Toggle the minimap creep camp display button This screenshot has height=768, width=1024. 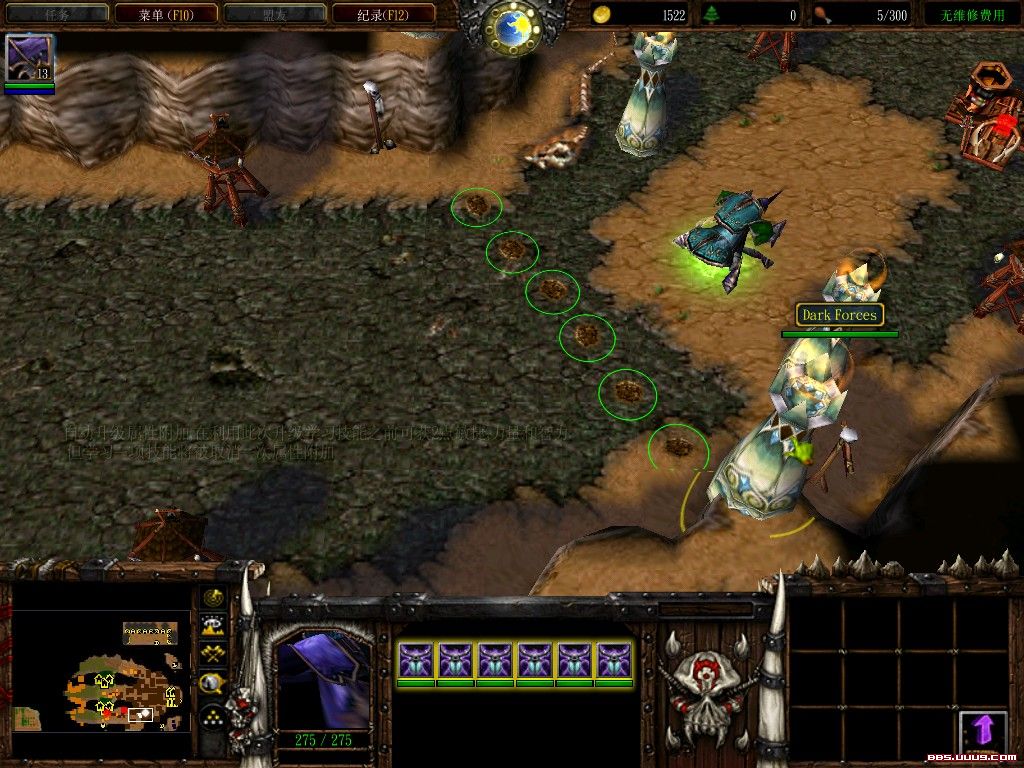pyautogui.click(x=213, y=684)
